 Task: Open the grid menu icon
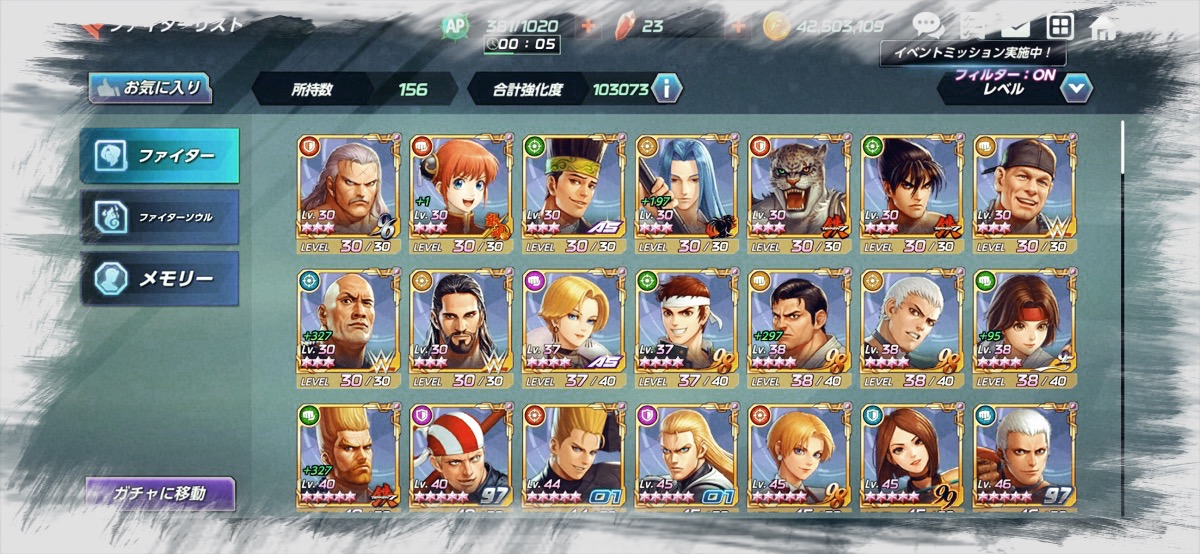(1060, 27)
